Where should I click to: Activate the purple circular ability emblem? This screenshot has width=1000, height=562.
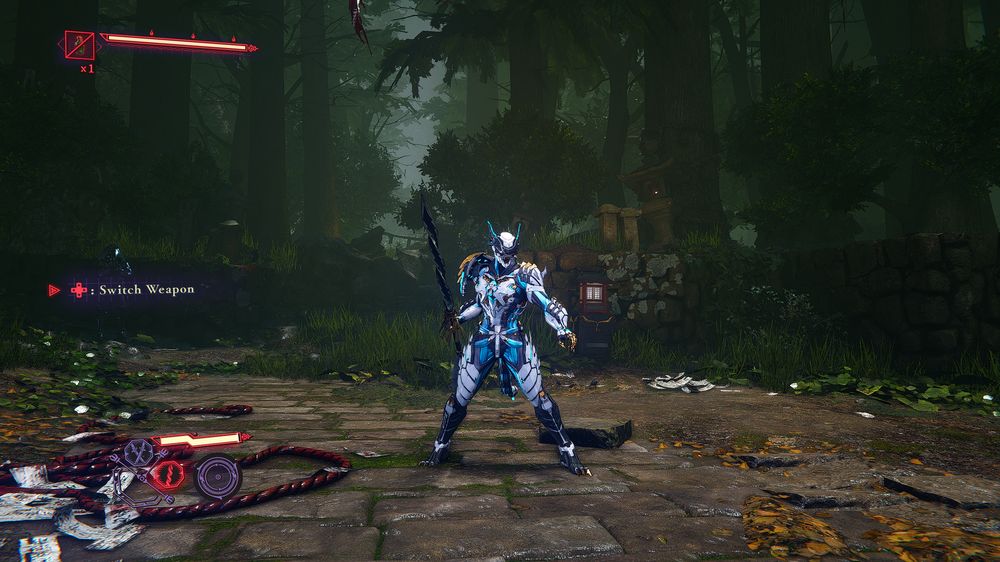point(216,476)
